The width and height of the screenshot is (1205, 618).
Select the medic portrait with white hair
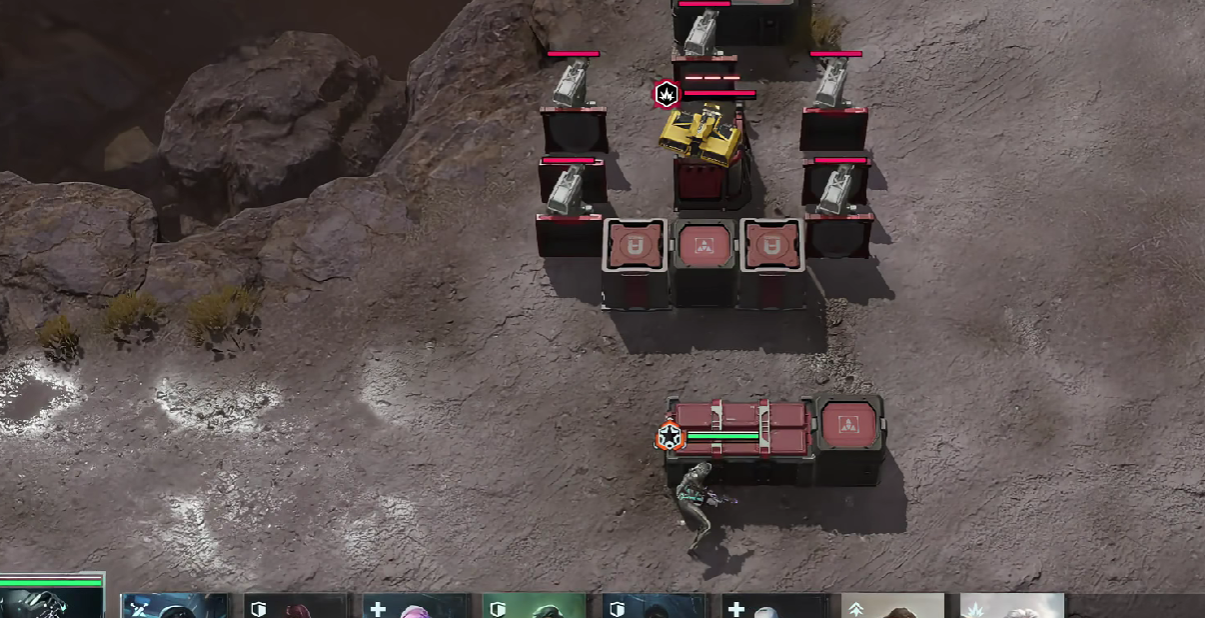[776, 606]
